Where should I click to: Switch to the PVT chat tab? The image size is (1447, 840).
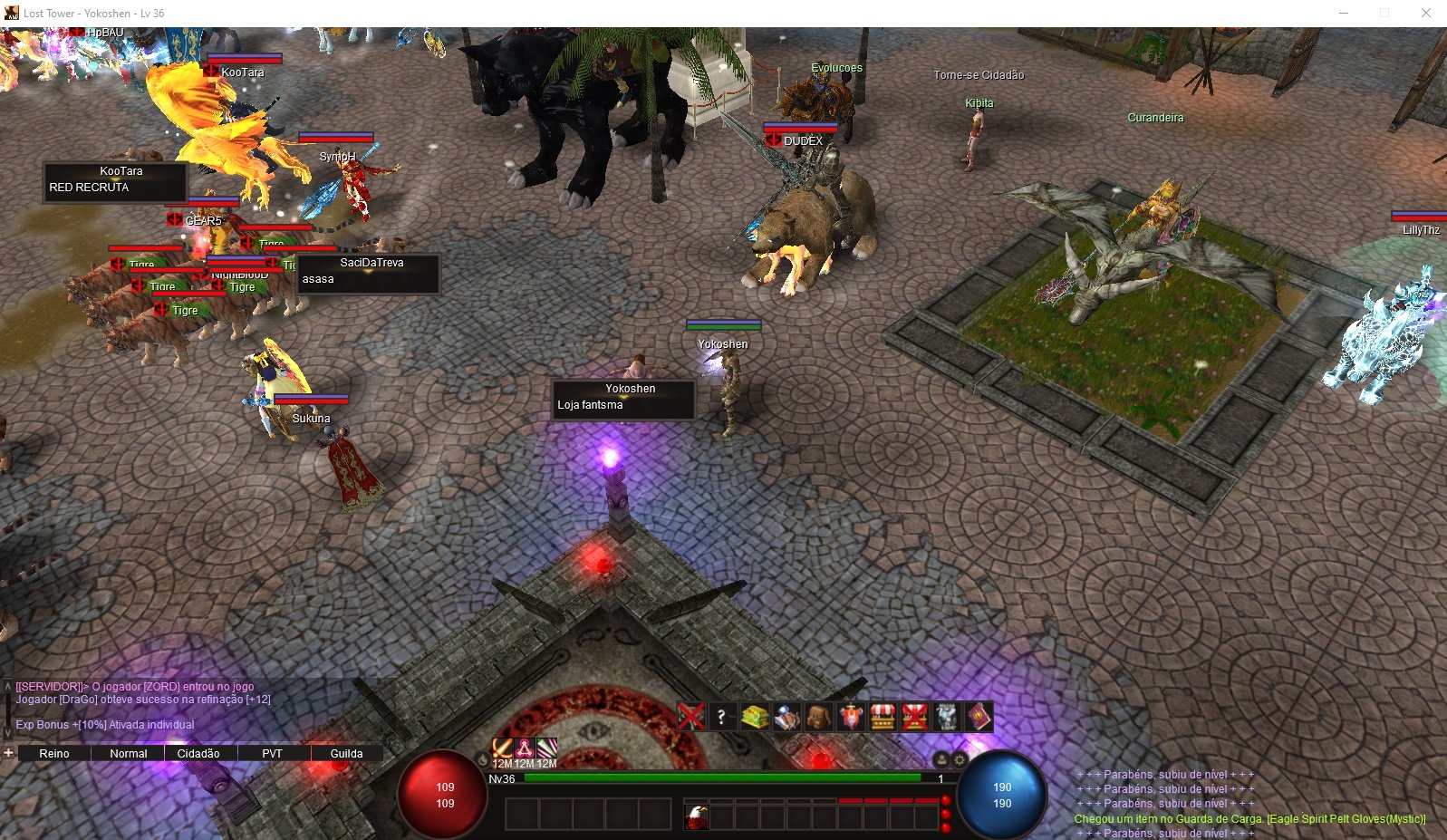[272, 753]
